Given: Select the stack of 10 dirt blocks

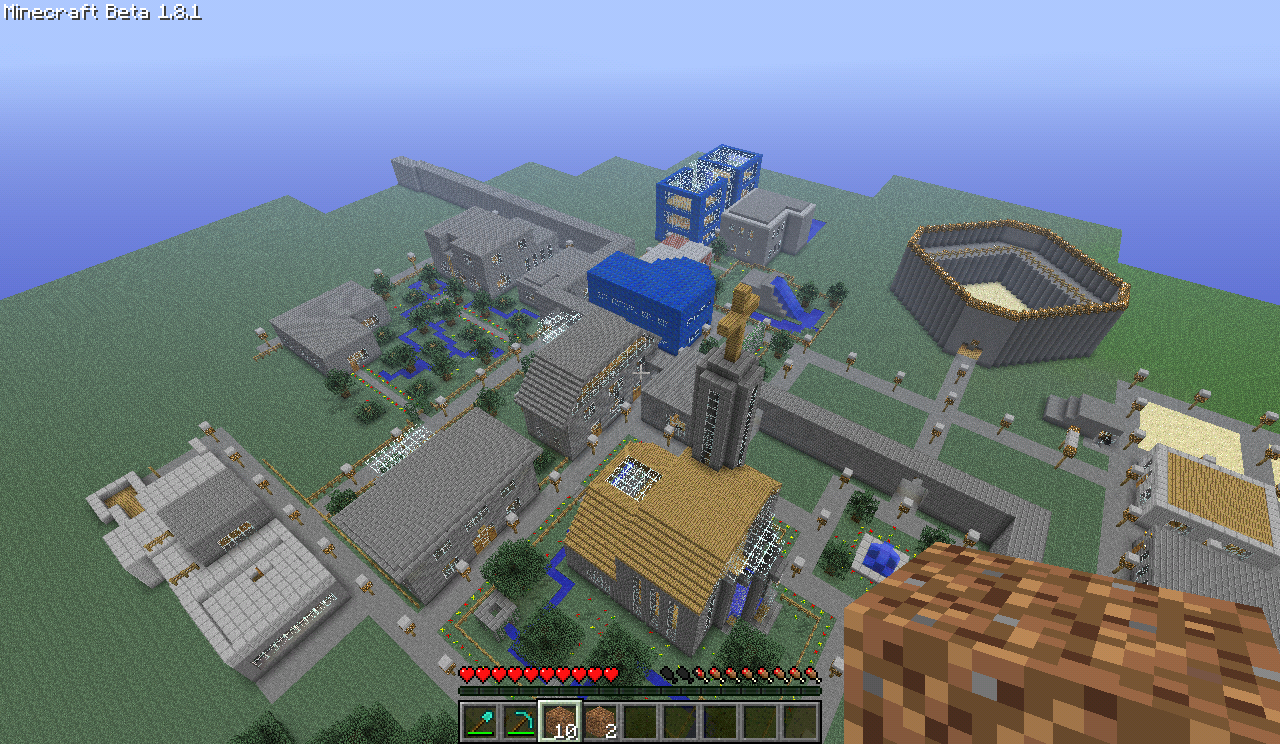Looking at the screenshot, I should click(559, 719).
